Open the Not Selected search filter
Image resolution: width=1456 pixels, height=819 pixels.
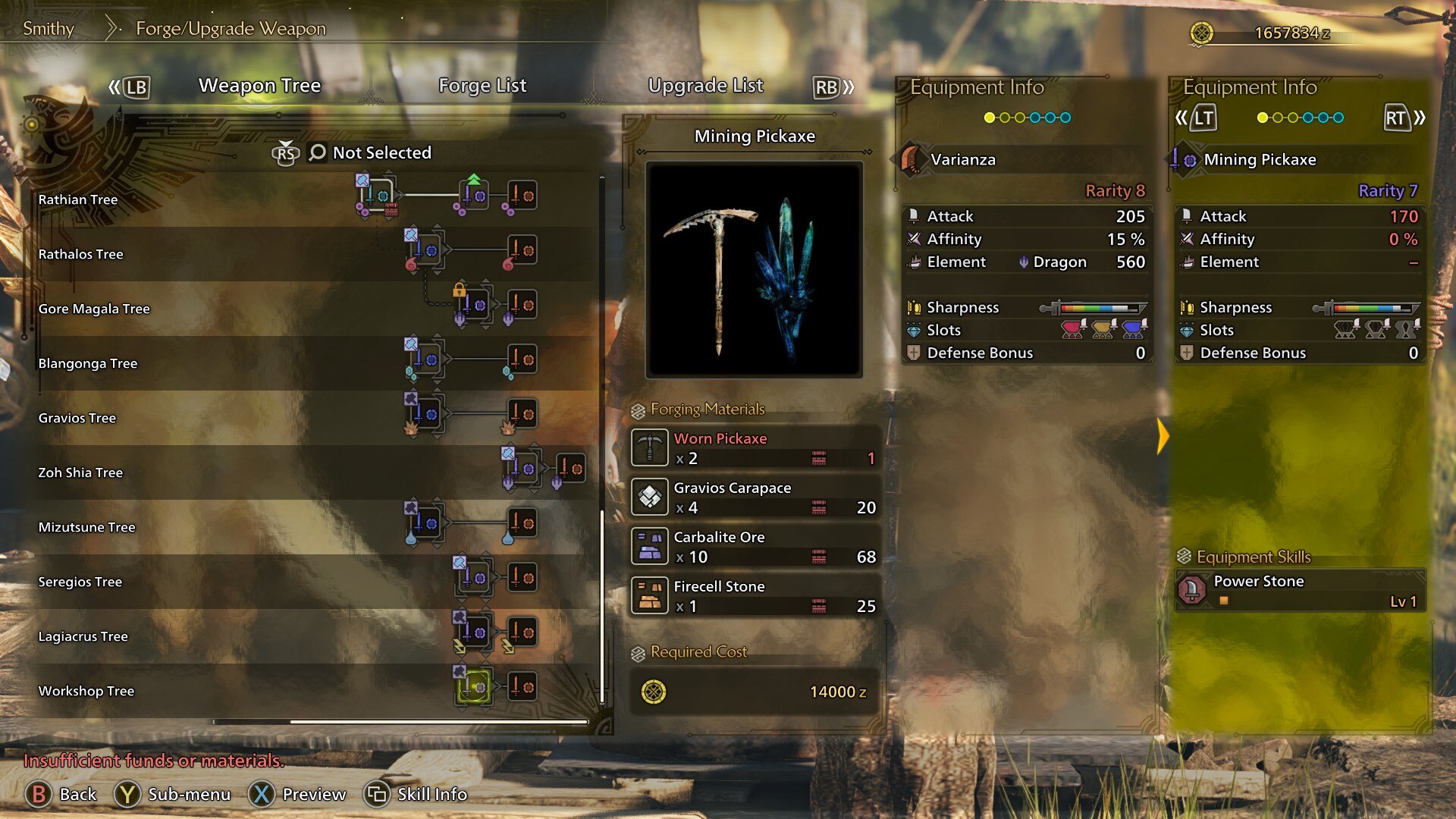coord(371,152)
